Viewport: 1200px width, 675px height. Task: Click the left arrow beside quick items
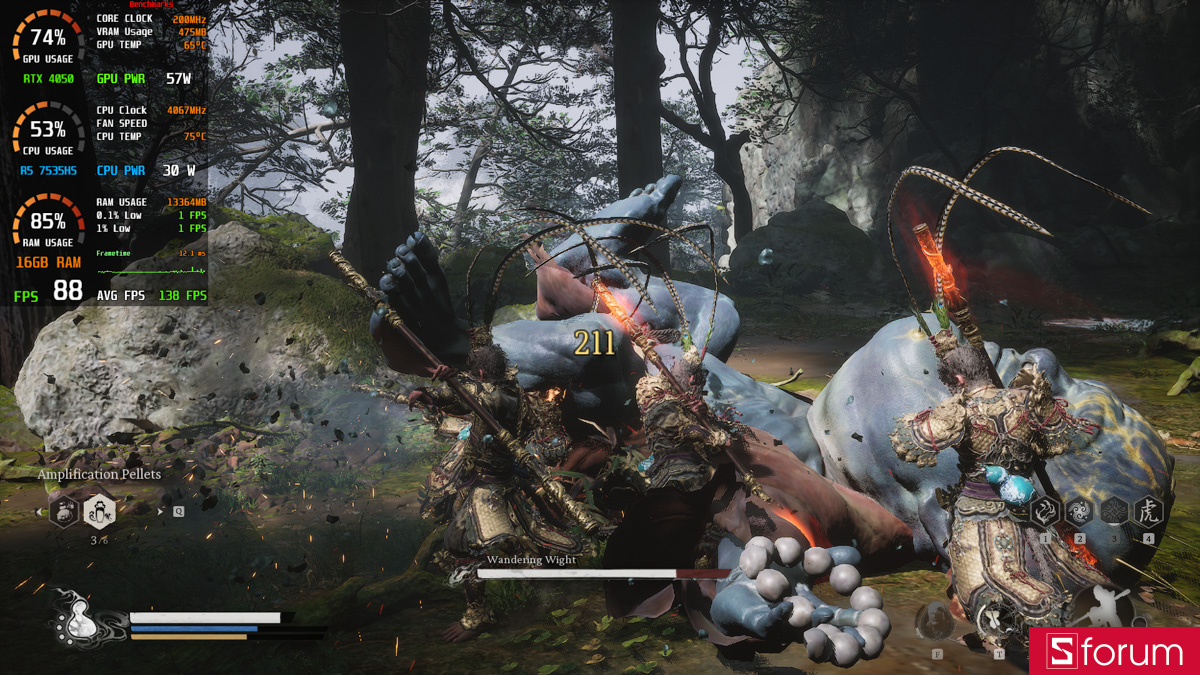pos(39,512)
